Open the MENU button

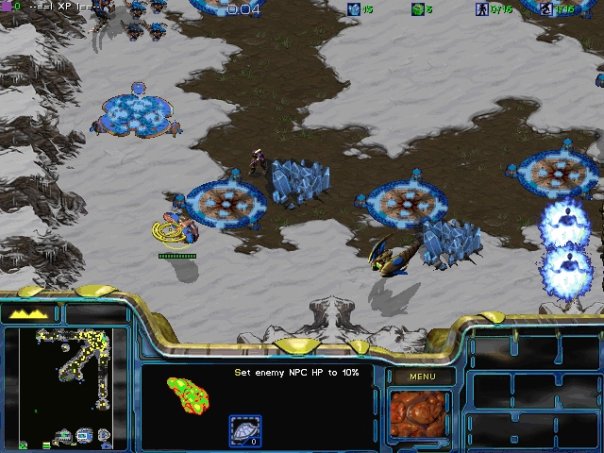[x=421, y=377]
